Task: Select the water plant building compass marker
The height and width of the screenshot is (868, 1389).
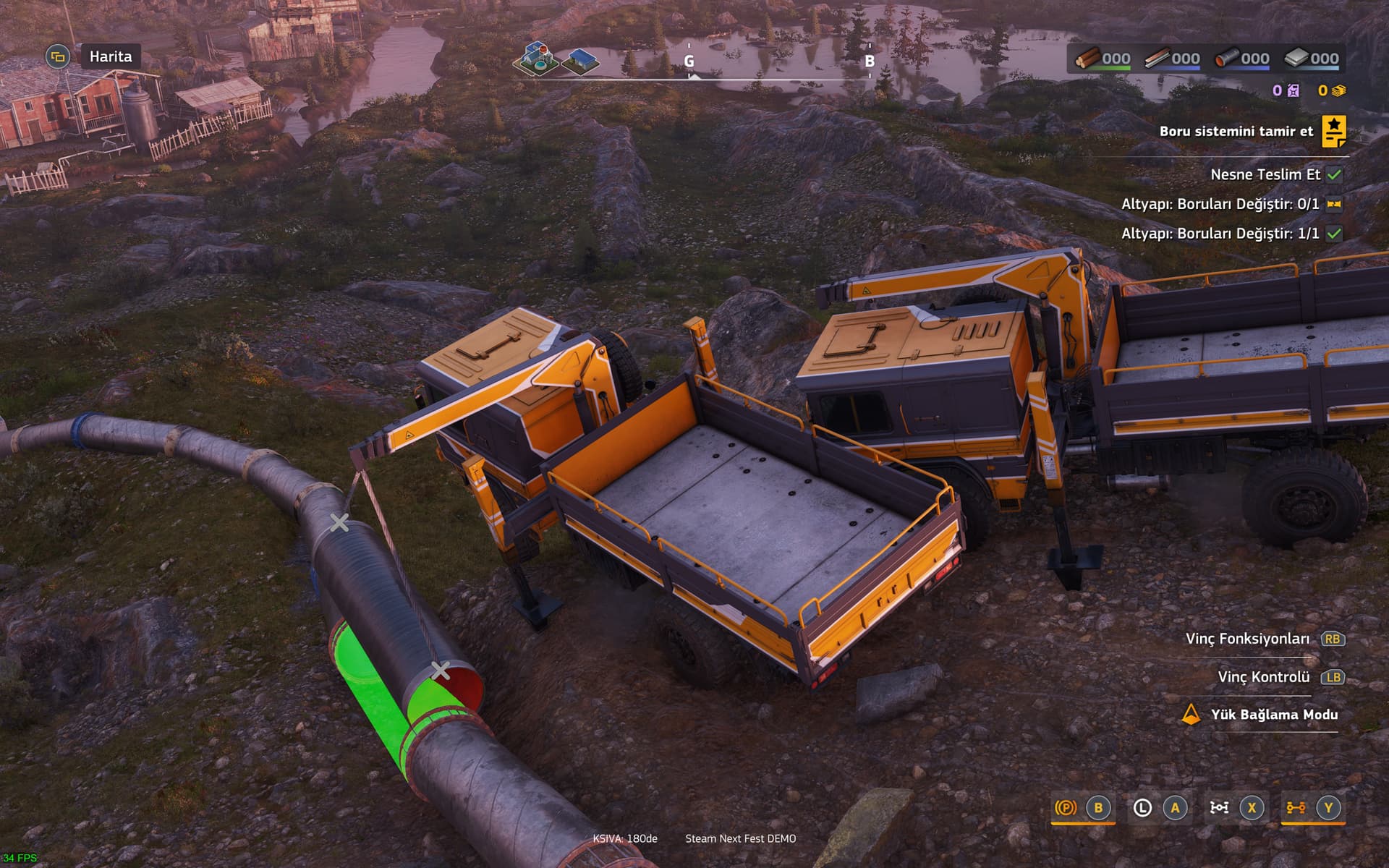Action: 536,58
